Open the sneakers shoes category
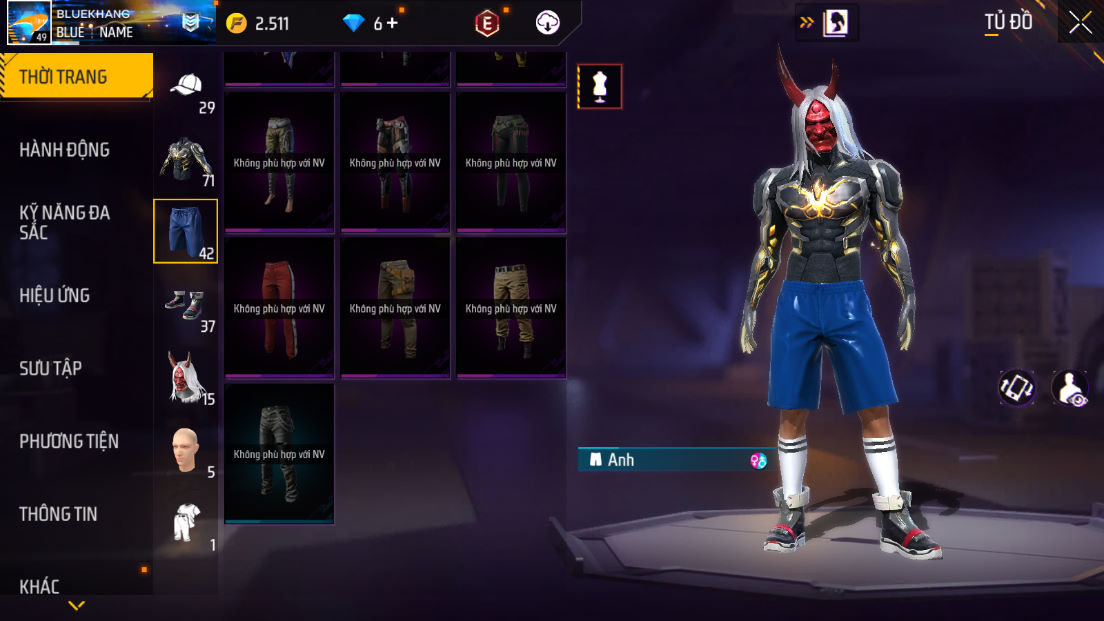Image resolution: width=1104 pixels, height=621 pixels. click(x=186, y=303)
